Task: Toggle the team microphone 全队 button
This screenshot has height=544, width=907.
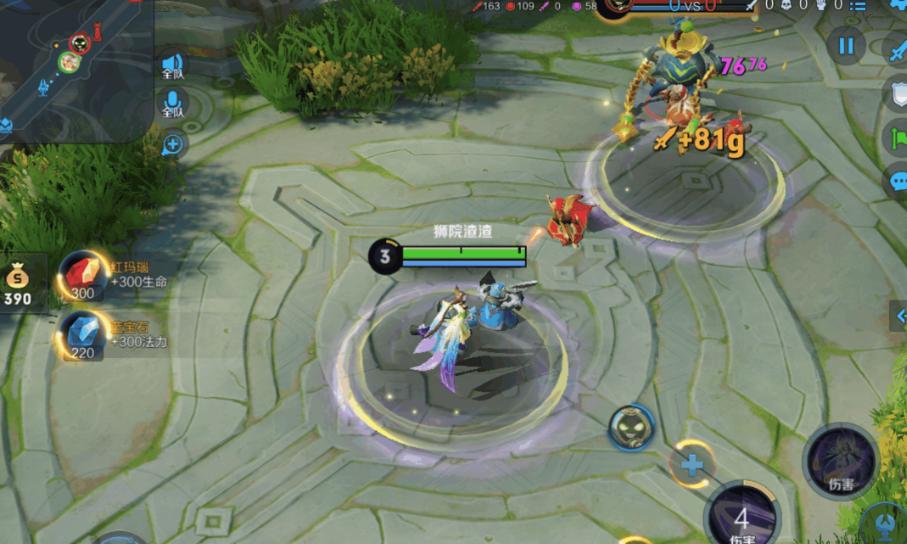Action: coord(173,104)
